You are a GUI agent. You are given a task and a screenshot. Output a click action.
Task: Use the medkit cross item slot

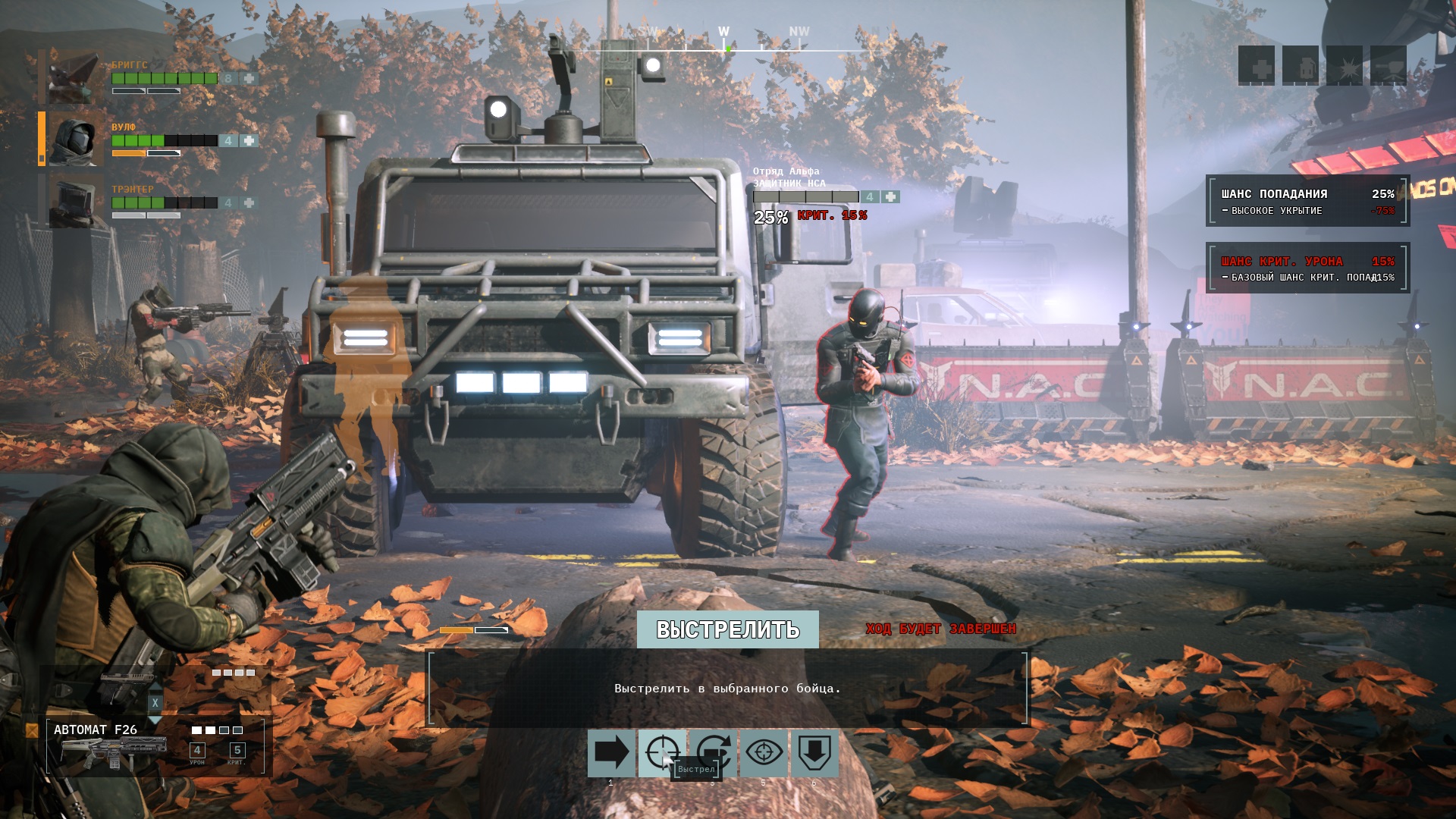point(1257,67)
